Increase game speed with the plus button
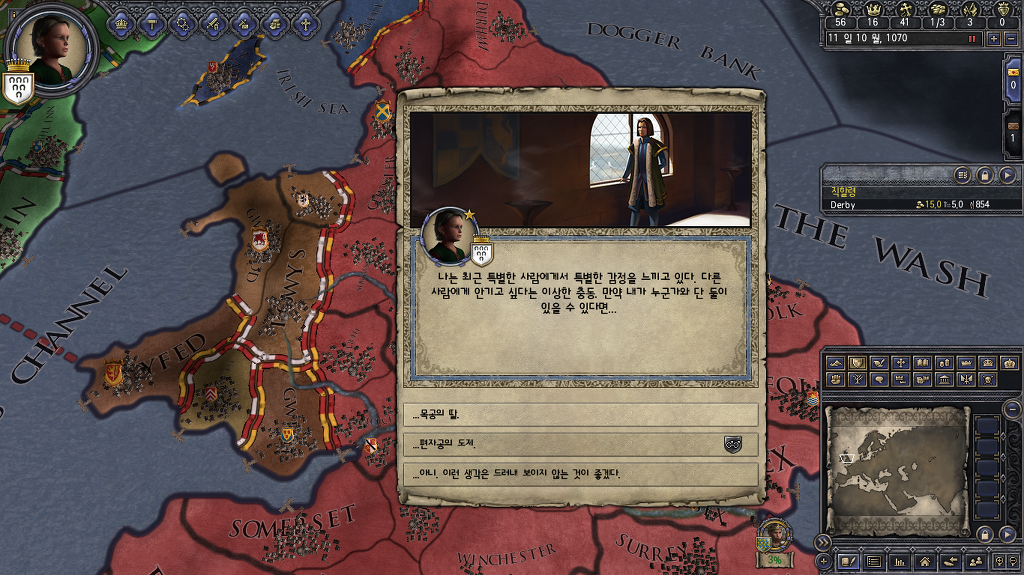This screenshot has height=575, width=1024. (x=993, y=39)
